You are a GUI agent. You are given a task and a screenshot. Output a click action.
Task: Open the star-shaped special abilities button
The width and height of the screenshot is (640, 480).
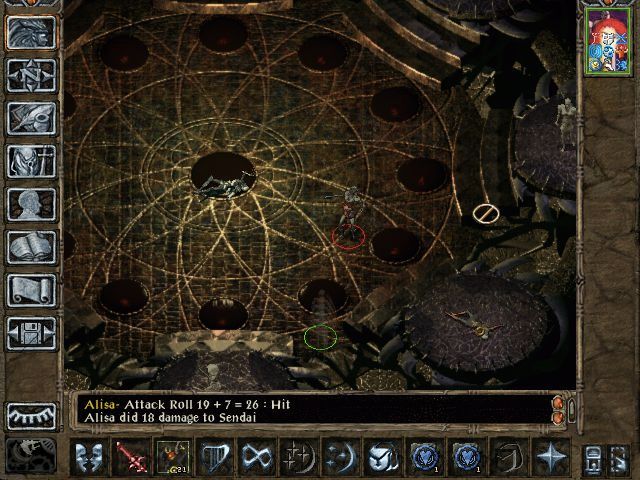point(549,457)
